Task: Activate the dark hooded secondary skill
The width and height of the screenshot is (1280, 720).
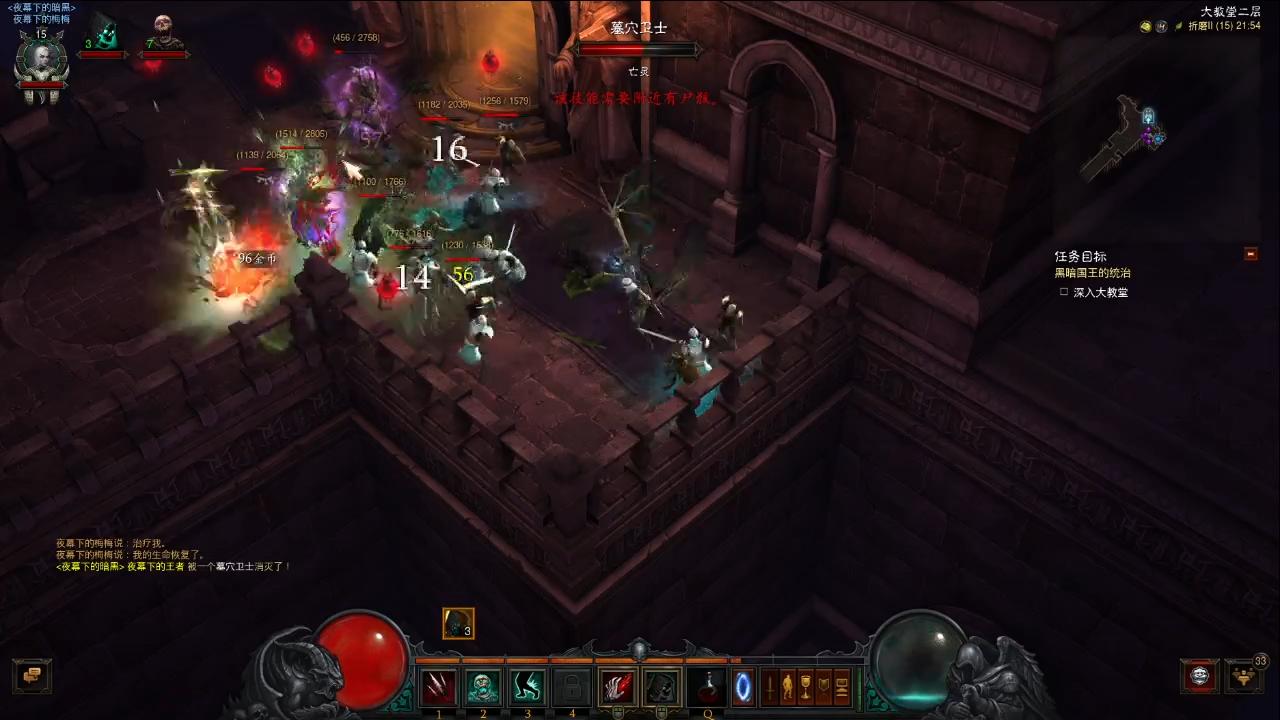Action: [661, 687]
